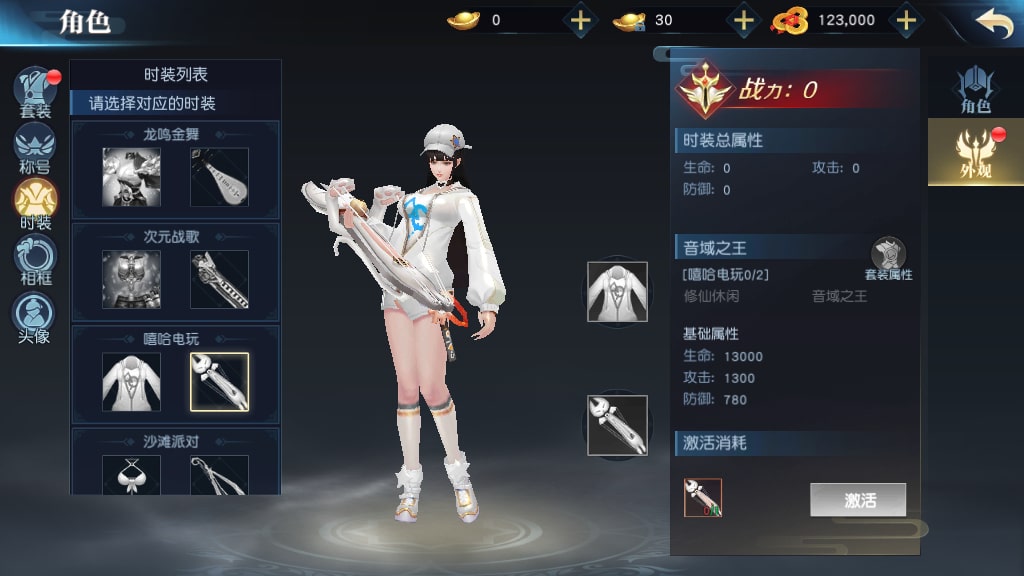1024x576 pixels.
Task: Add coins next to 123,000
Action: [x=905, y=20]
